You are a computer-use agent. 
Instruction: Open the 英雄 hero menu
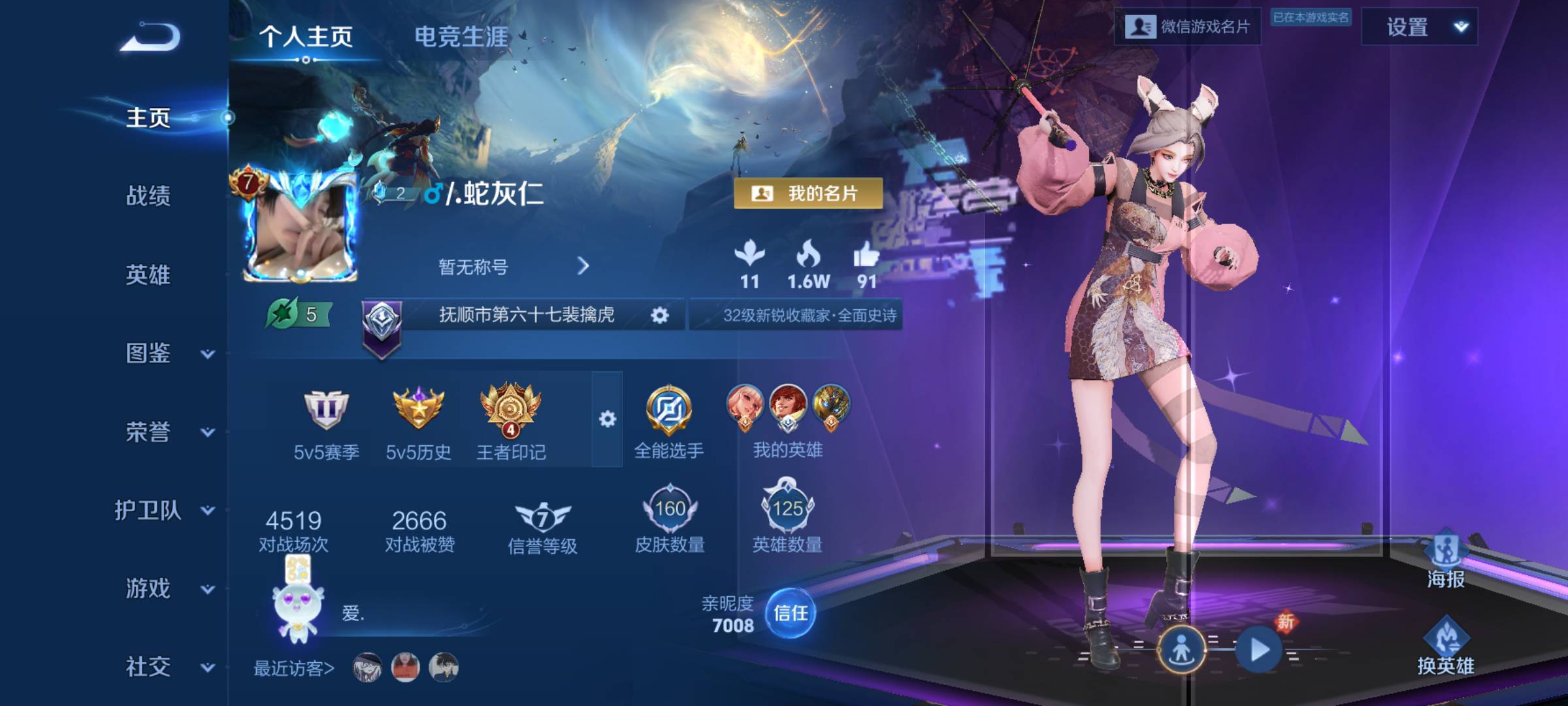[148, 275]
